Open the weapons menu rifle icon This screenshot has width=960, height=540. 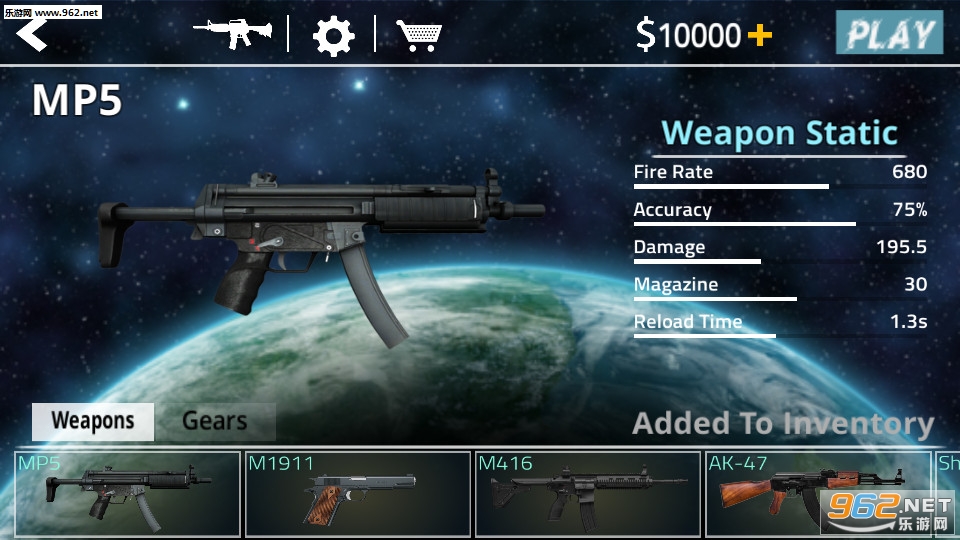(x=233, y=34)
